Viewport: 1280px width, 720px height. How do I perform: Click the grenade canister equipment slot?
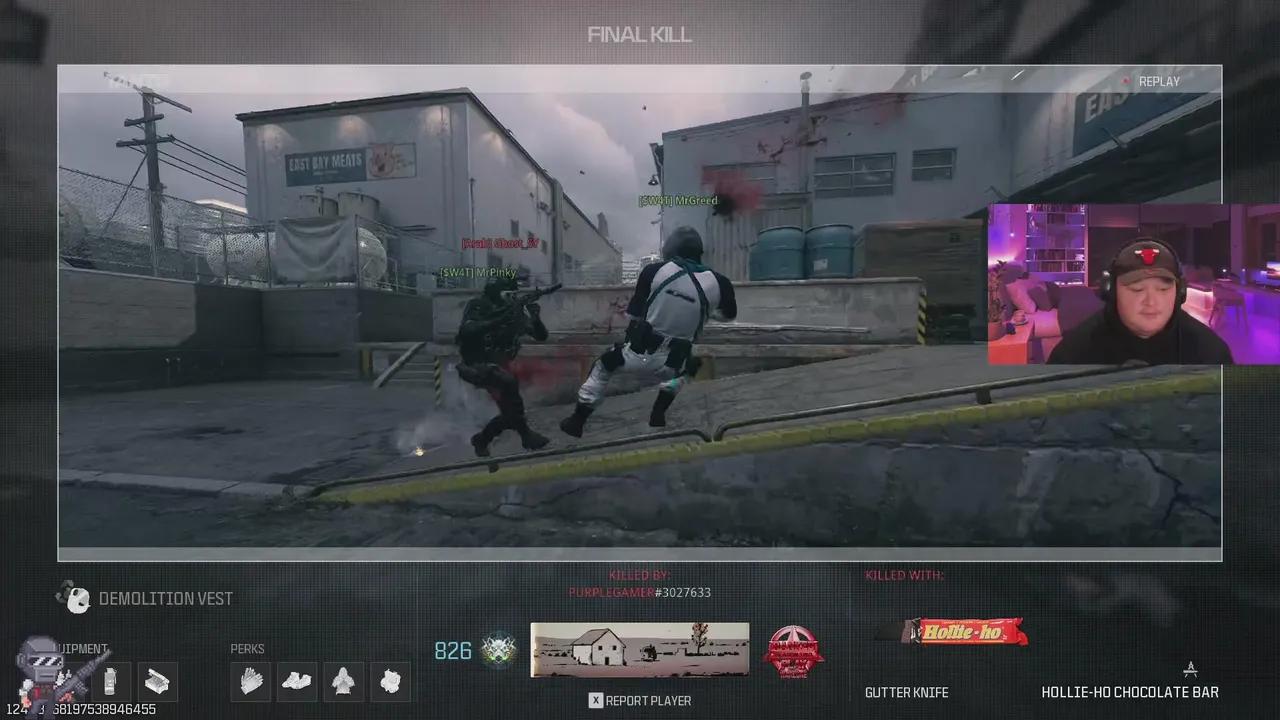click(110, 682)
